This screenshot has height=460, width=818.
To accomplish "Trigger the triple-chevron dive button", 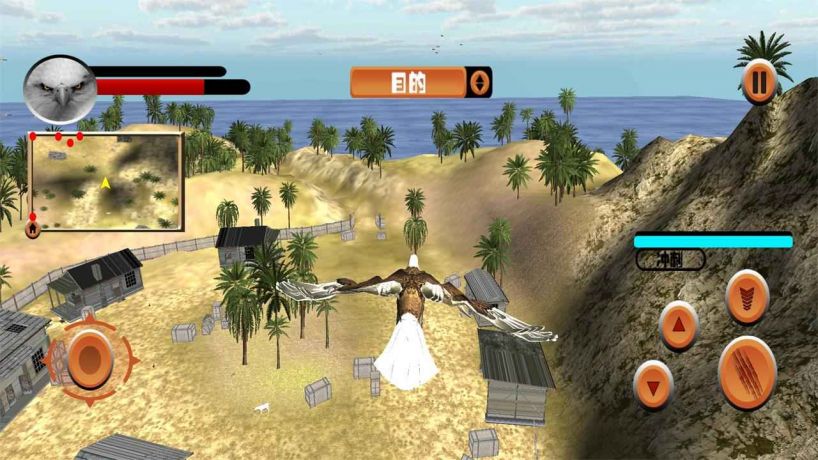I will (747, 296).
